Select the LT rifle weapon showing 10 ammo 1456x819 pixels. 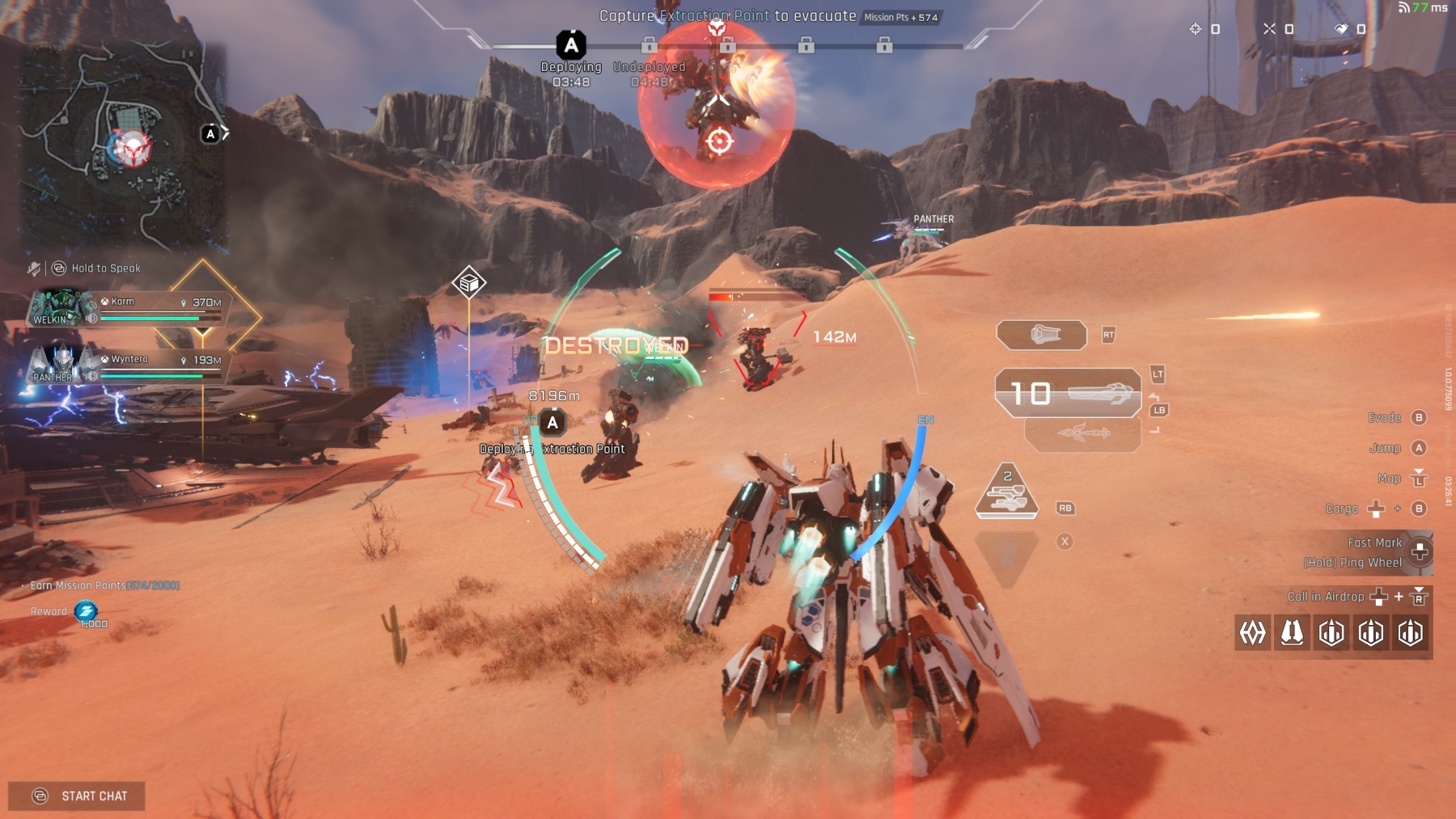click(1068, 394)
